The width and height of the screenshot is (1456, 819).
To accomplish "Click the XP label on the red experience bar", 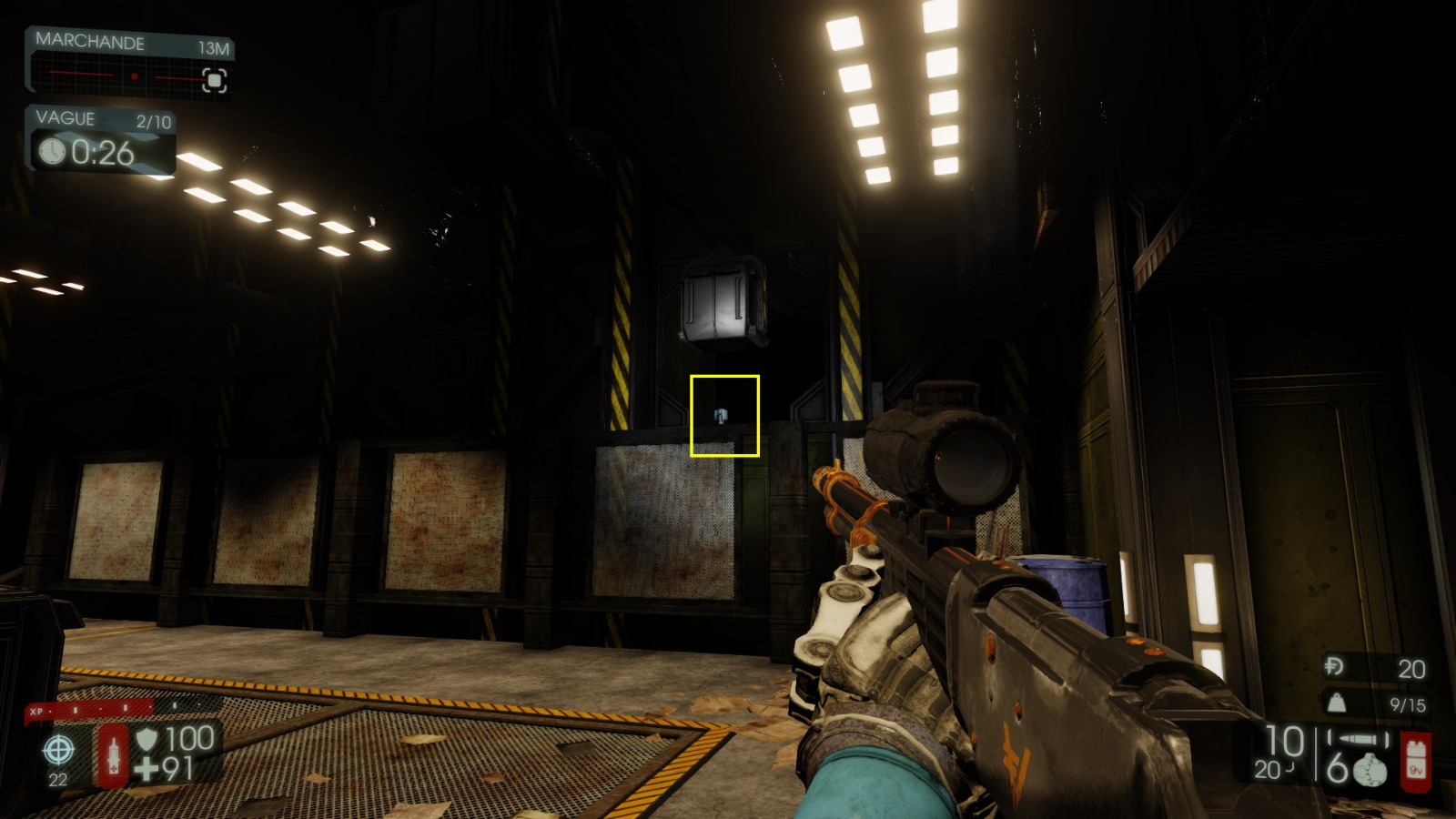I will click(x=36, y=712).
